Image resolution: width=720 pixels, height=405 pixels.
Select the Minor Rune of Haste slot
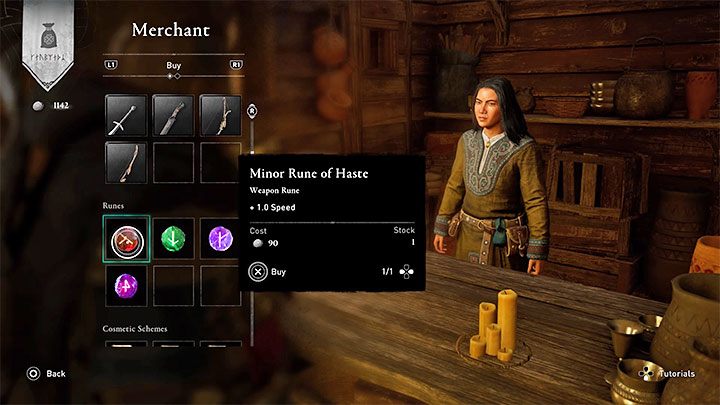(126, 238)
